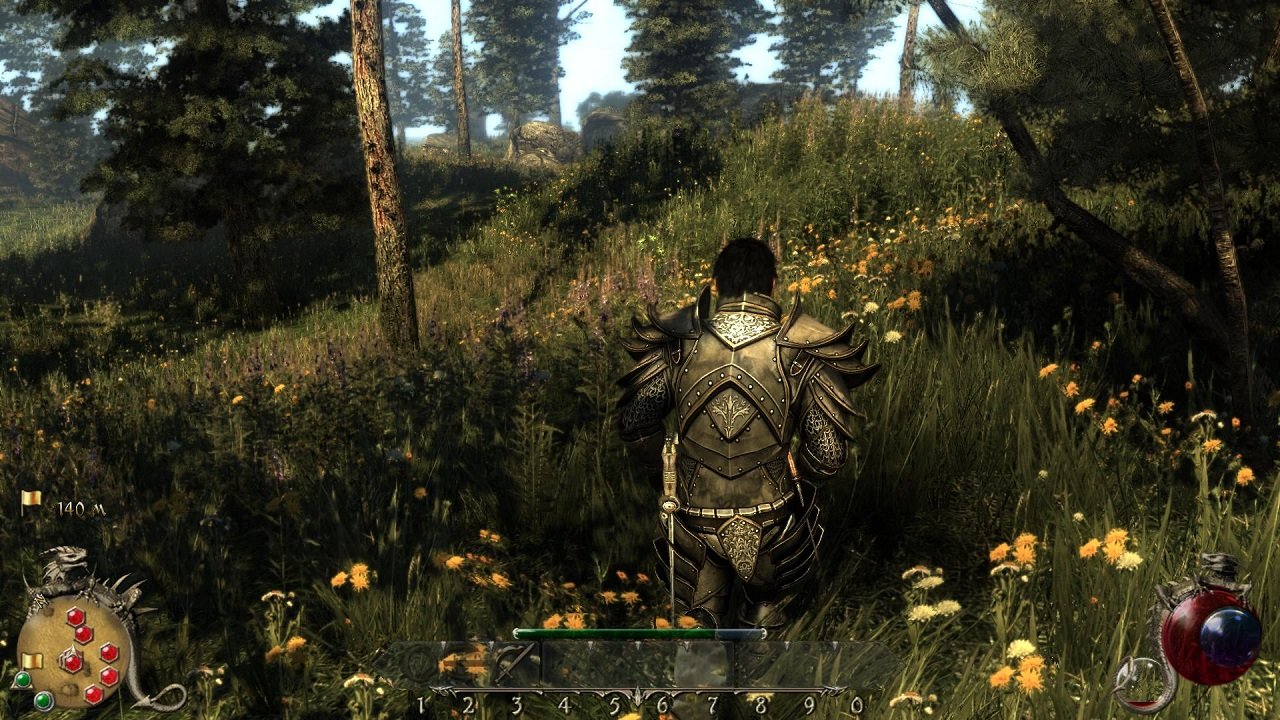
Task: Select the quest flag beside the 140 m distance
Action: pos(32,500)
